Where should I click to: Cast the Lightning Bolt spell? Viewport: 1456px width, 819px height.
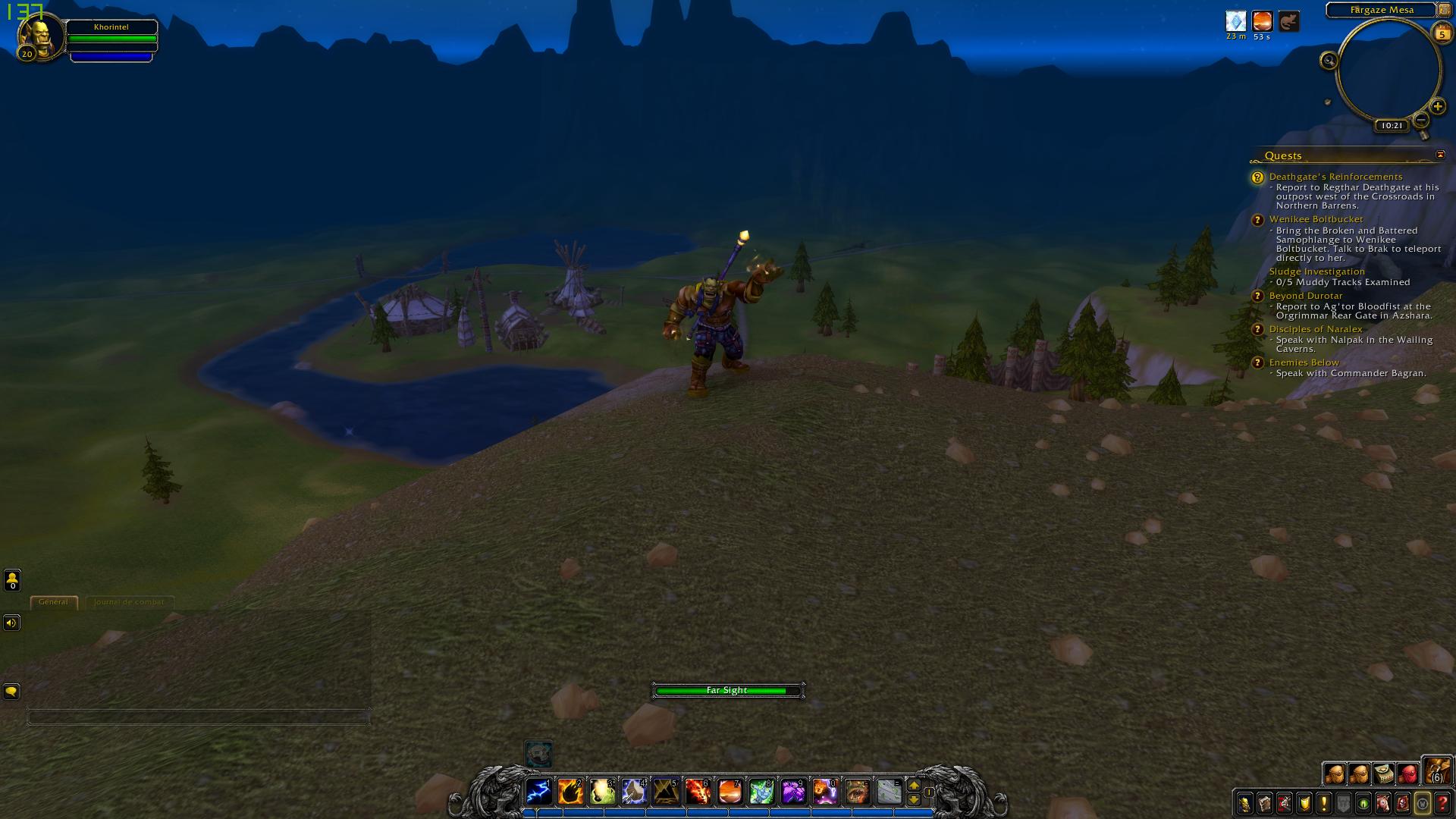click(538, 792)
